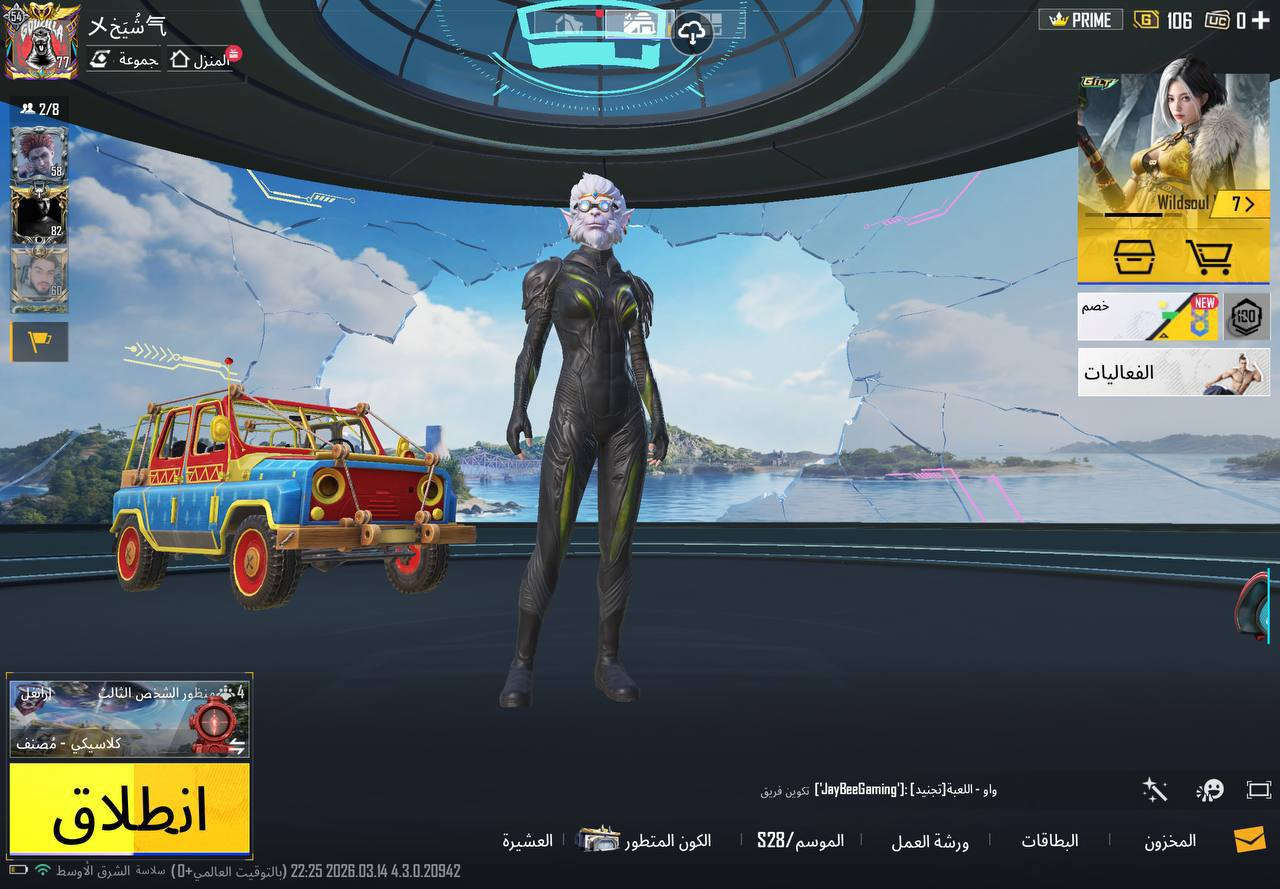This screenshot has height=889, width=1280.
Task: Open the shopping cart in the Wildsoul panel
Action: click(1210, 258)
